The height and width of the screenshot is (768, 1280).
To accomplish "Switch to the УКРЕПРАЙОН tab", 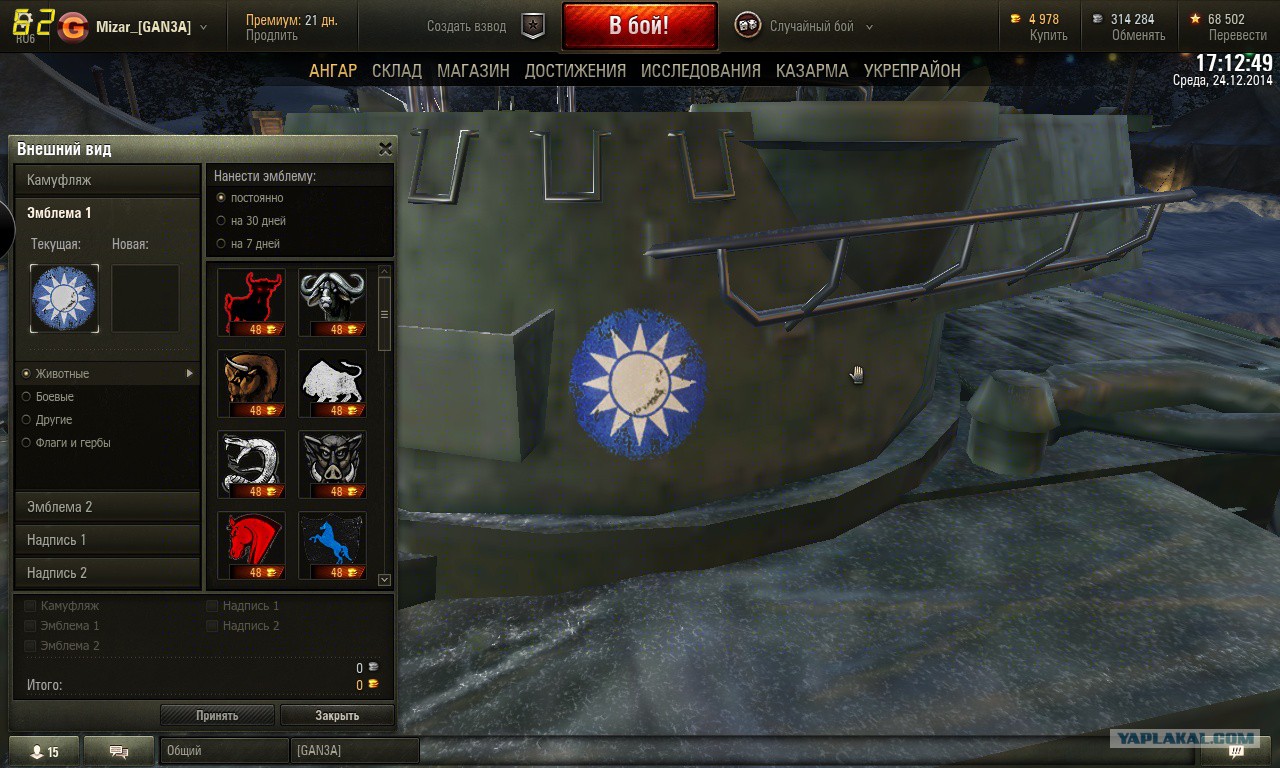I will pyautogui.click(x=912, y=71).
